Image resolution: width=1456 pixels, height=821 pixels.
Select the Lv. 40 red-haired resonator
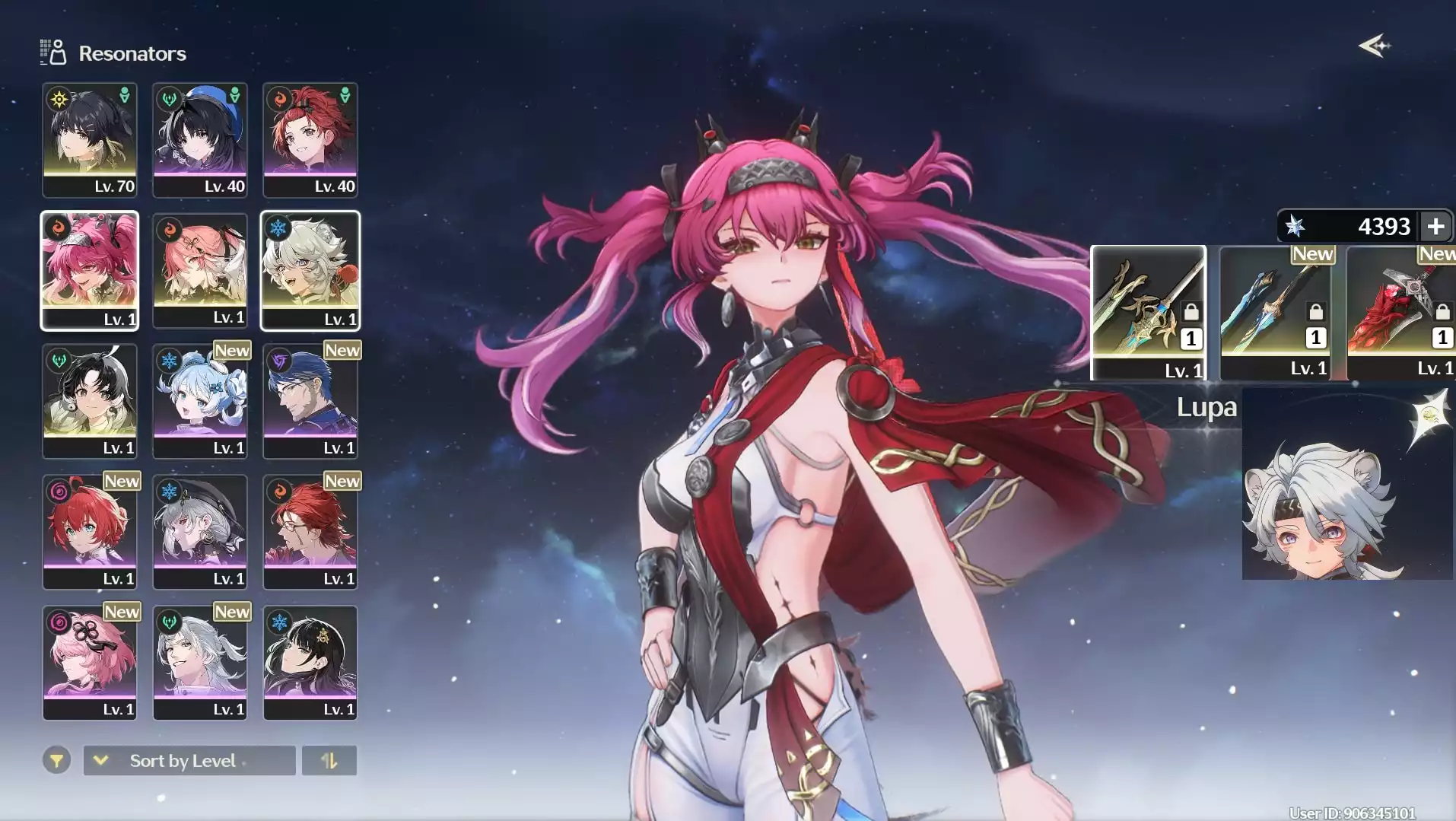[310, 140]
